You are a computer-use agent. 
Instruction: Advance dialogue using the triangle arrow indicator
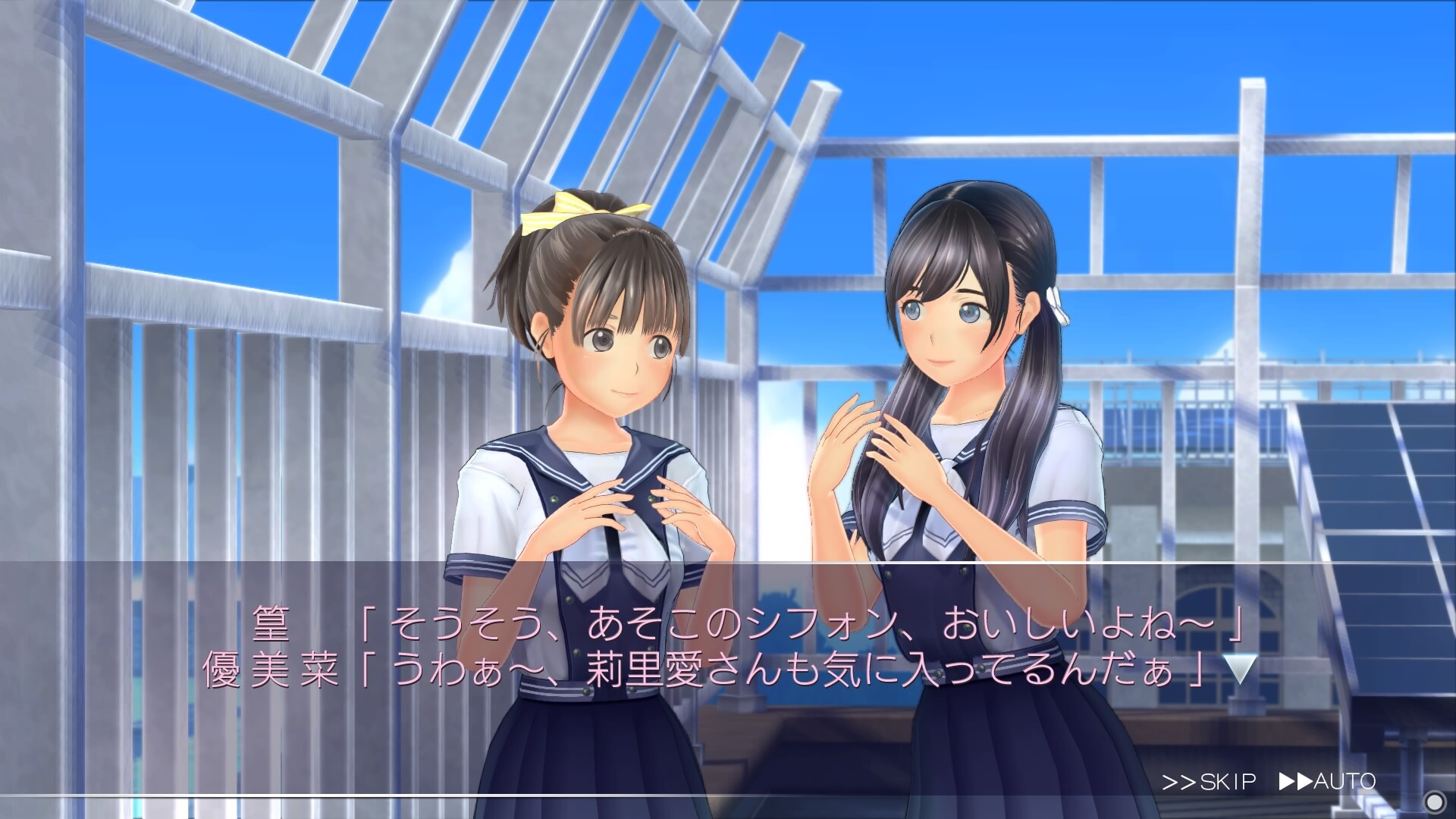click(1241, 670)
